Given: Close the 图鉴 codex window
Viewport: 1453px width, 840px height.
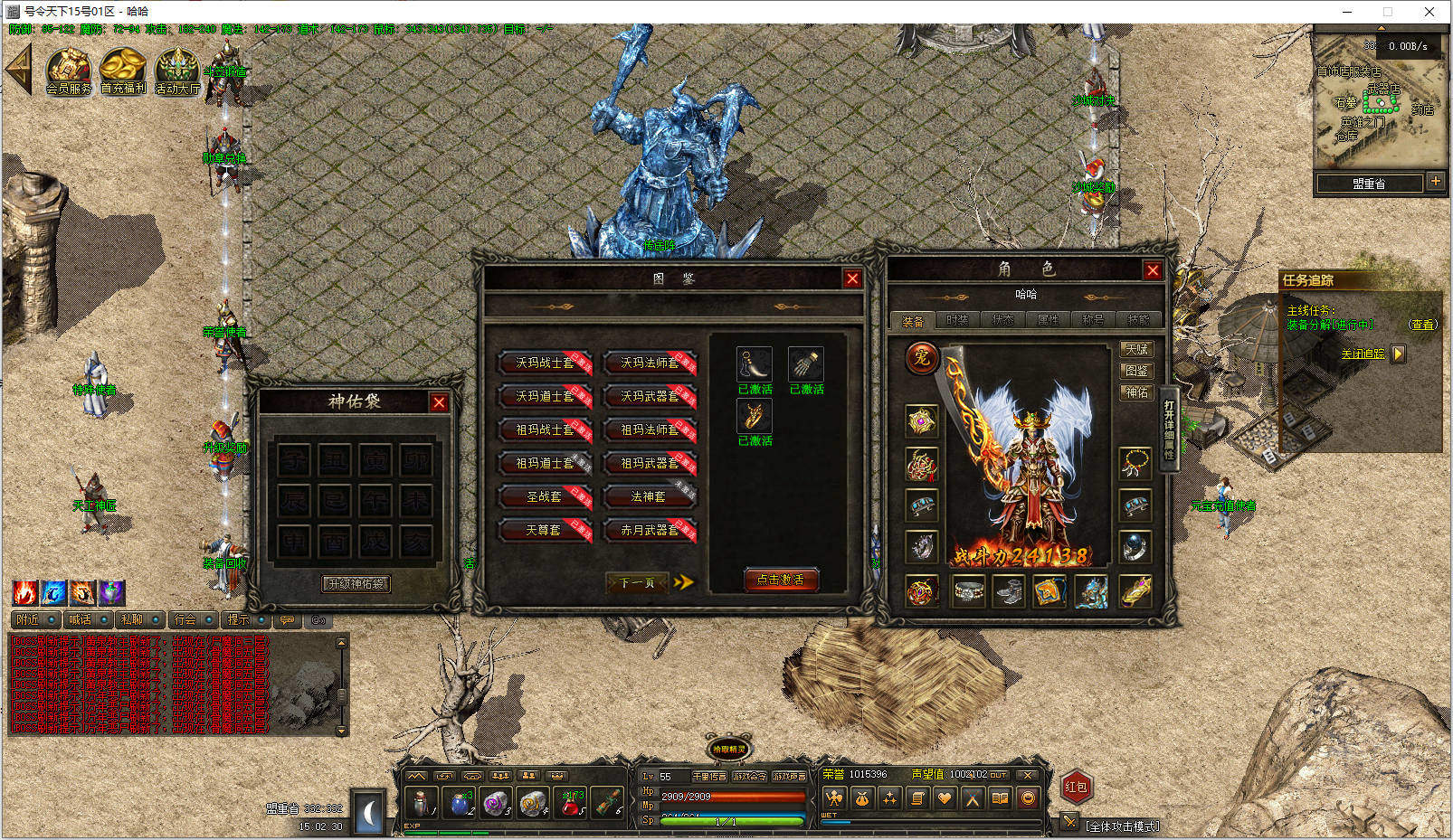Looking at the screenshot, I should pyautogui.click(x=852, y=278).
